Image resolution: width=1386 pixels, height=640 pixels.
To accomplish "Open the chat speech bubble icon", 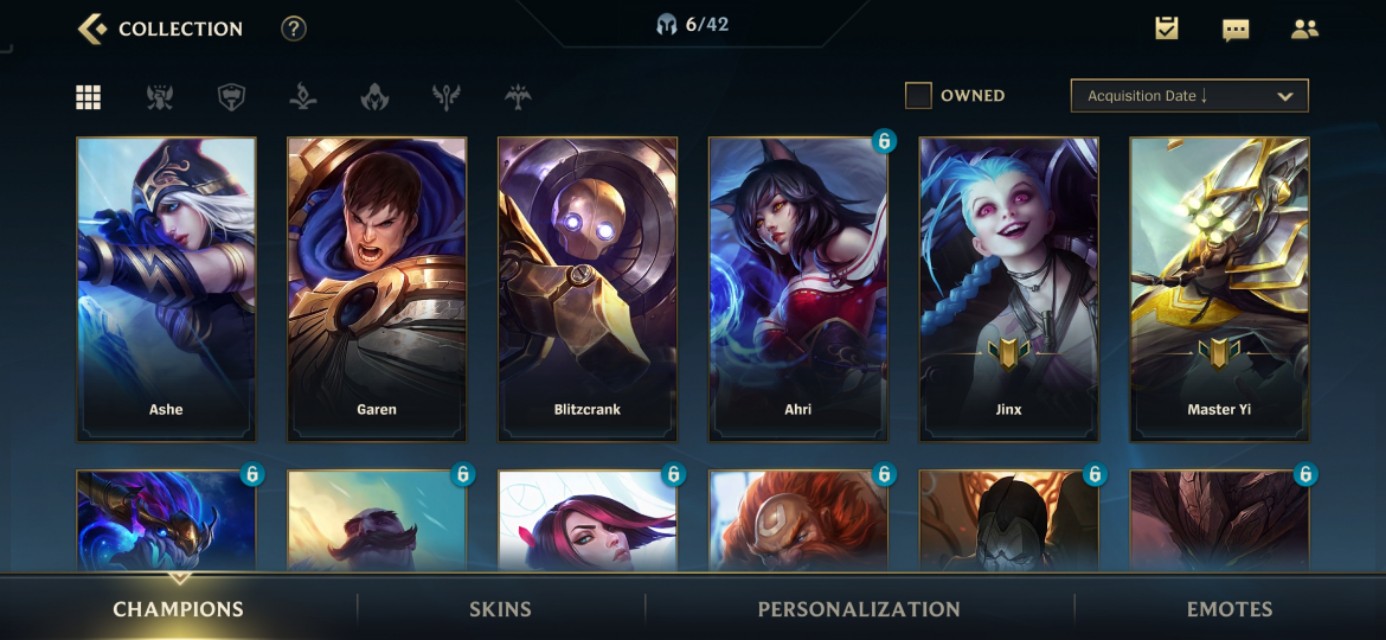I will click(x=1235, y=30).
